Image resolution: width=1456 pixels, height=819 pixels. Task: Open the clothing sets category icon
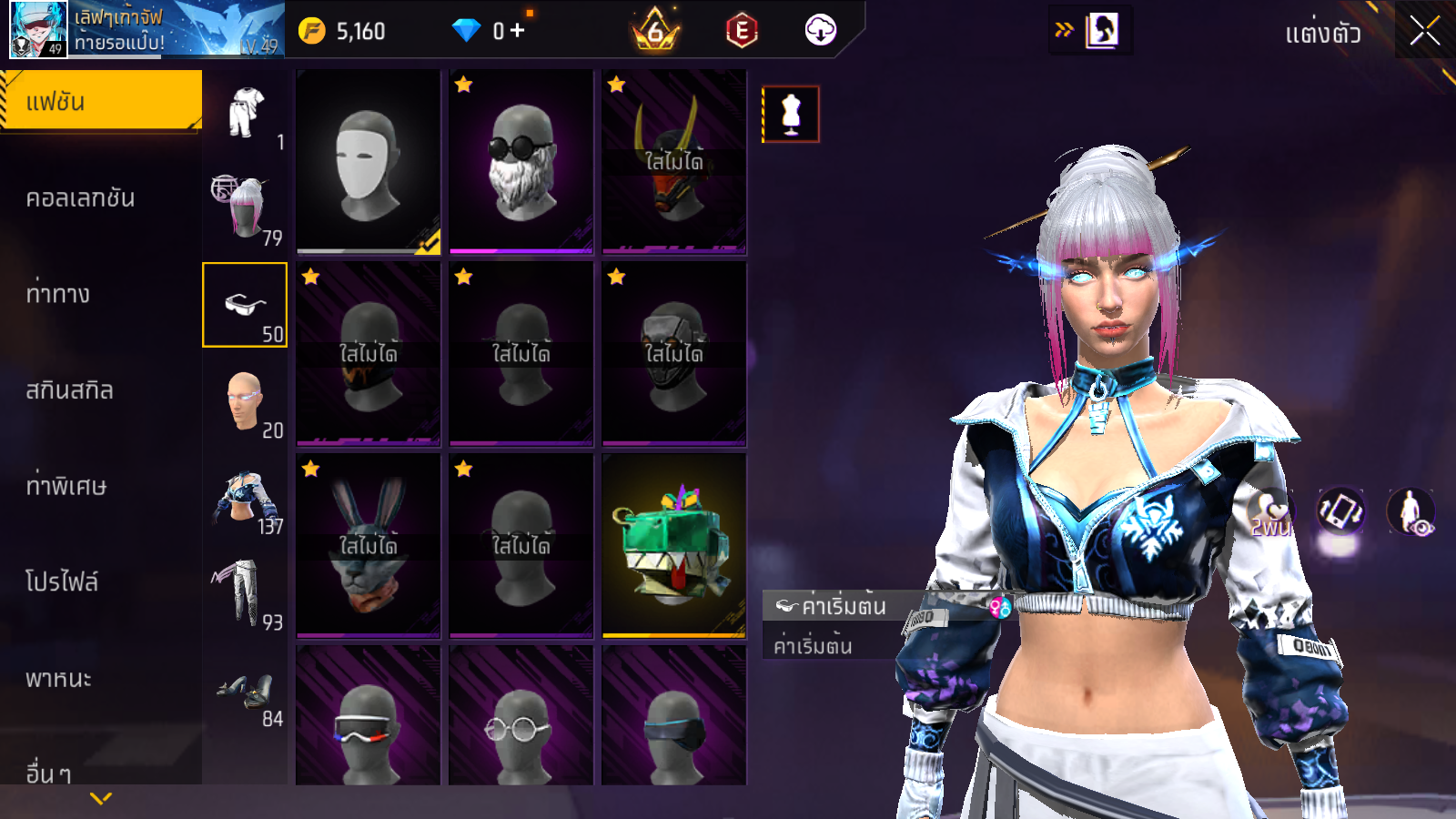pos(246,113)
